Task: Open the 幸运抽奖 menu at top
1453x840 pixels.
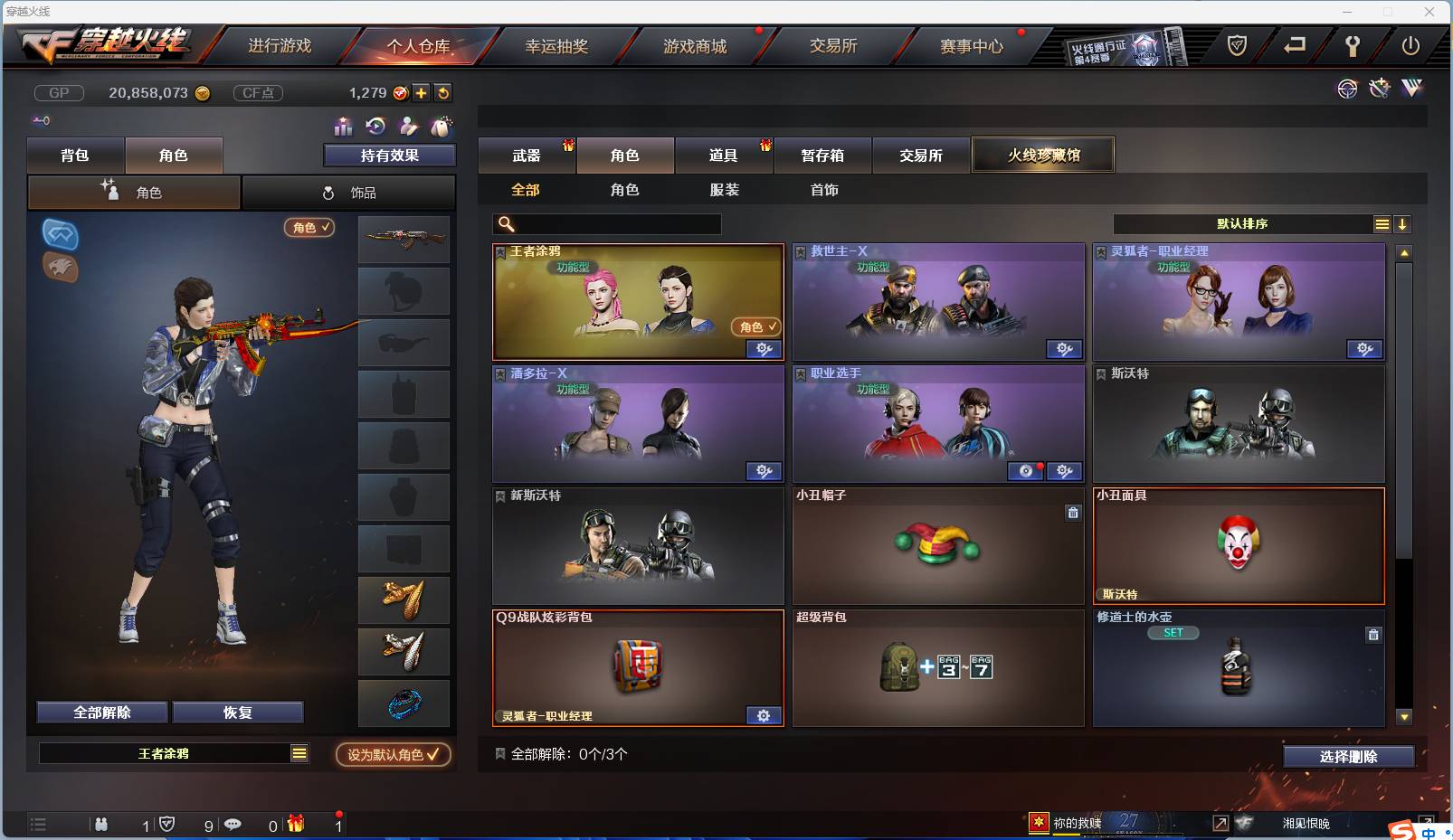Action: 556,46
